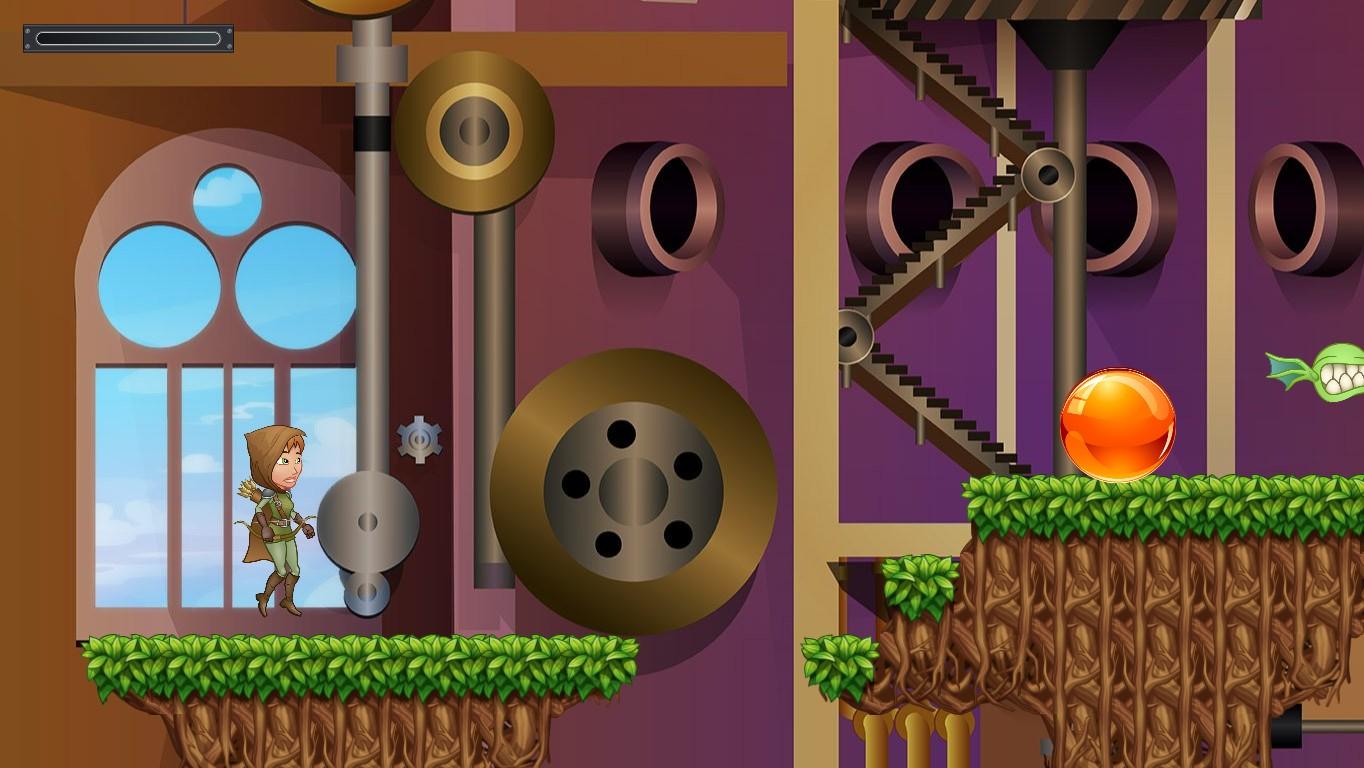Click the health bar in the top-left corner
The height and width of the screenshot is (768, 1364).
coord(127,40)
